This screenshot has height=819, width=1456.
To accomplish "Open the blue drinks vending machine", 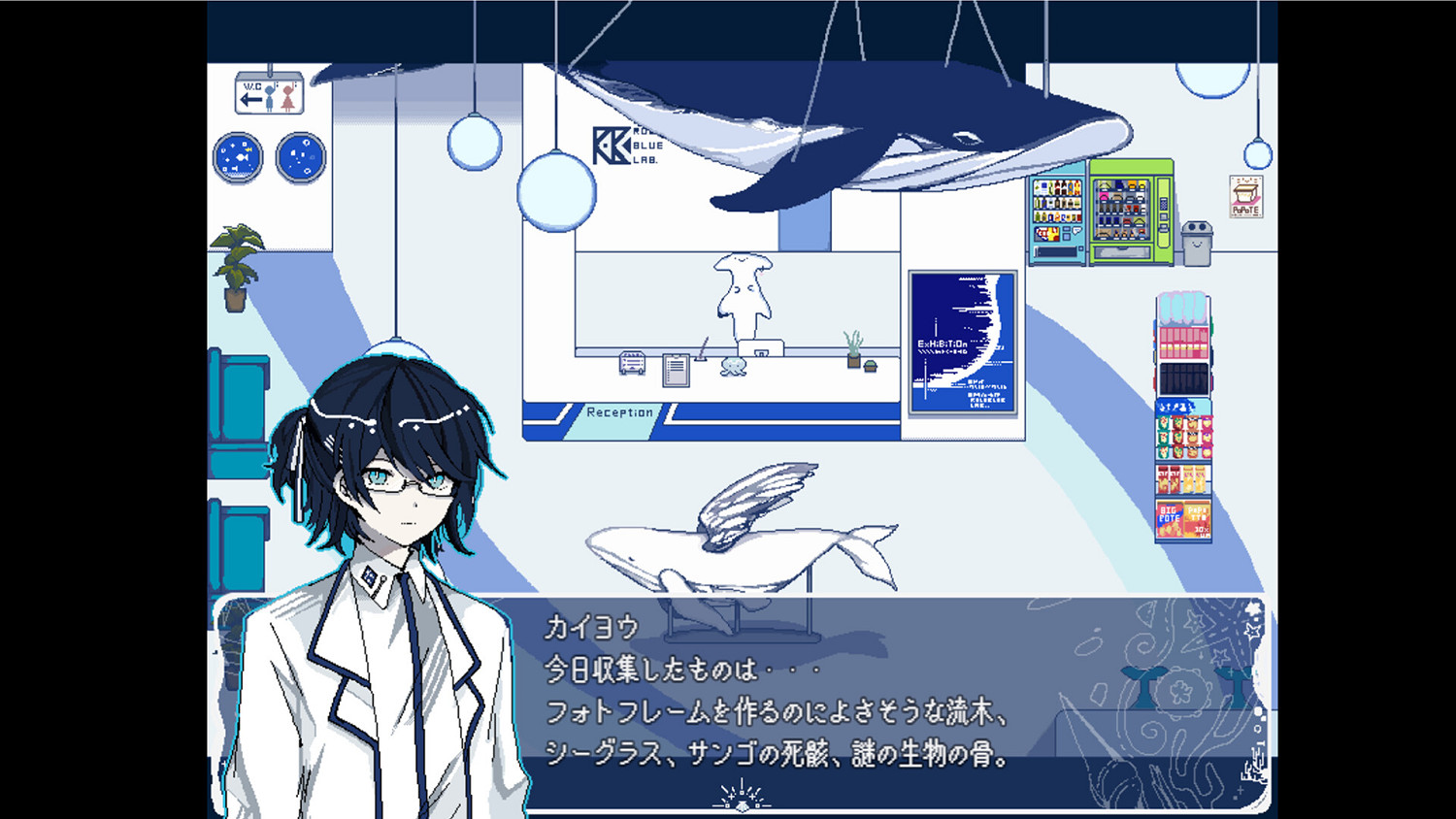I will [x=1058, y=213].
